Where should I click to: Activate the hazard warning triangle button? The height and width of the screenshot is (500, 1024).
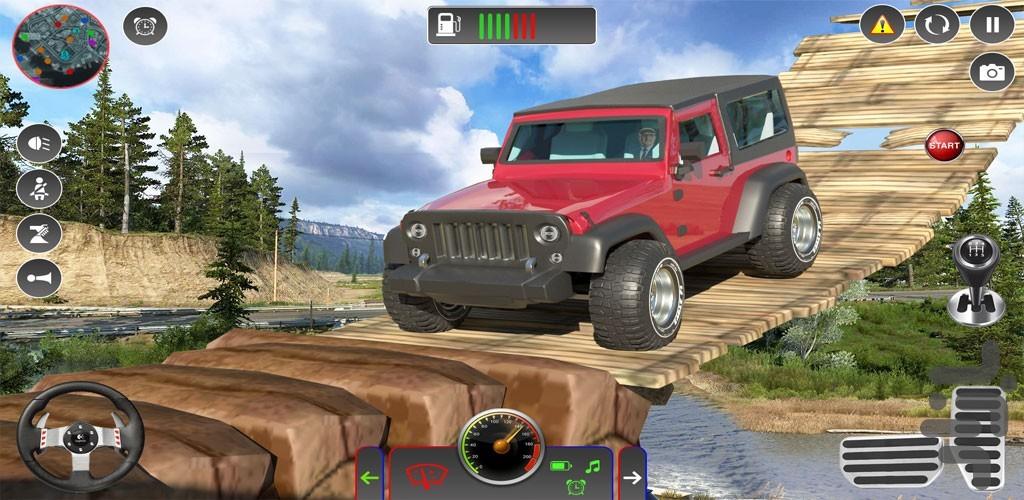pos(881,24)
